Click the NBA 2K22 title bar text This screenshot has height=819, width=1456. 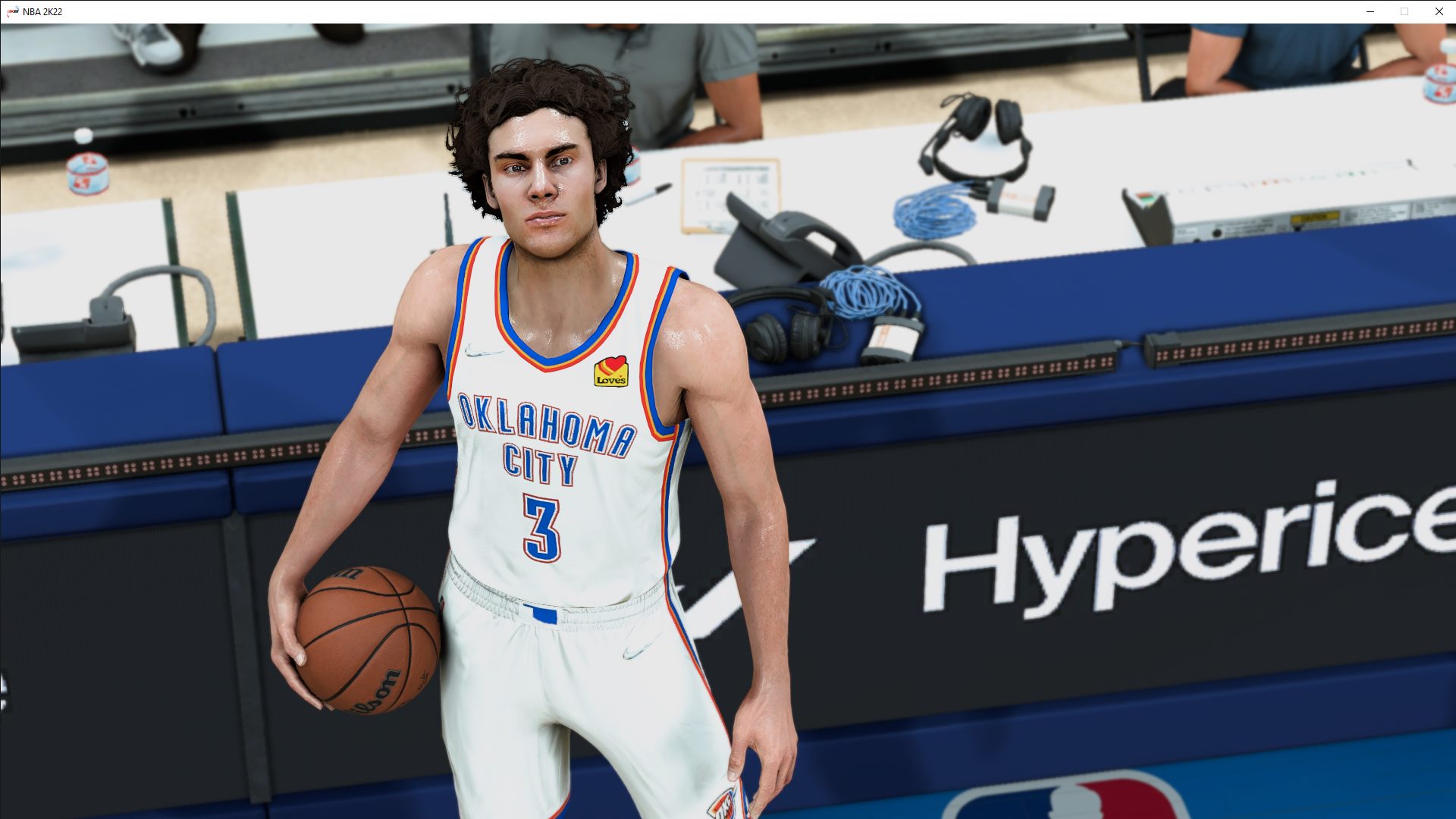click(x=42, y=11)
